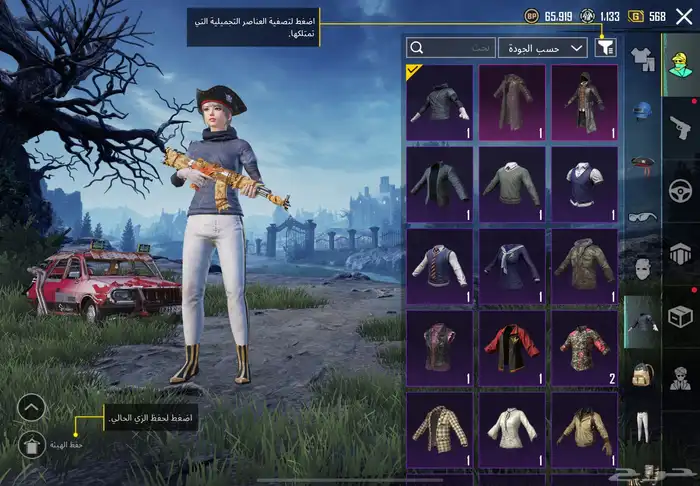Select the long brown trench coat item
The height and width of the screenshot is (486, 700).
512,102
